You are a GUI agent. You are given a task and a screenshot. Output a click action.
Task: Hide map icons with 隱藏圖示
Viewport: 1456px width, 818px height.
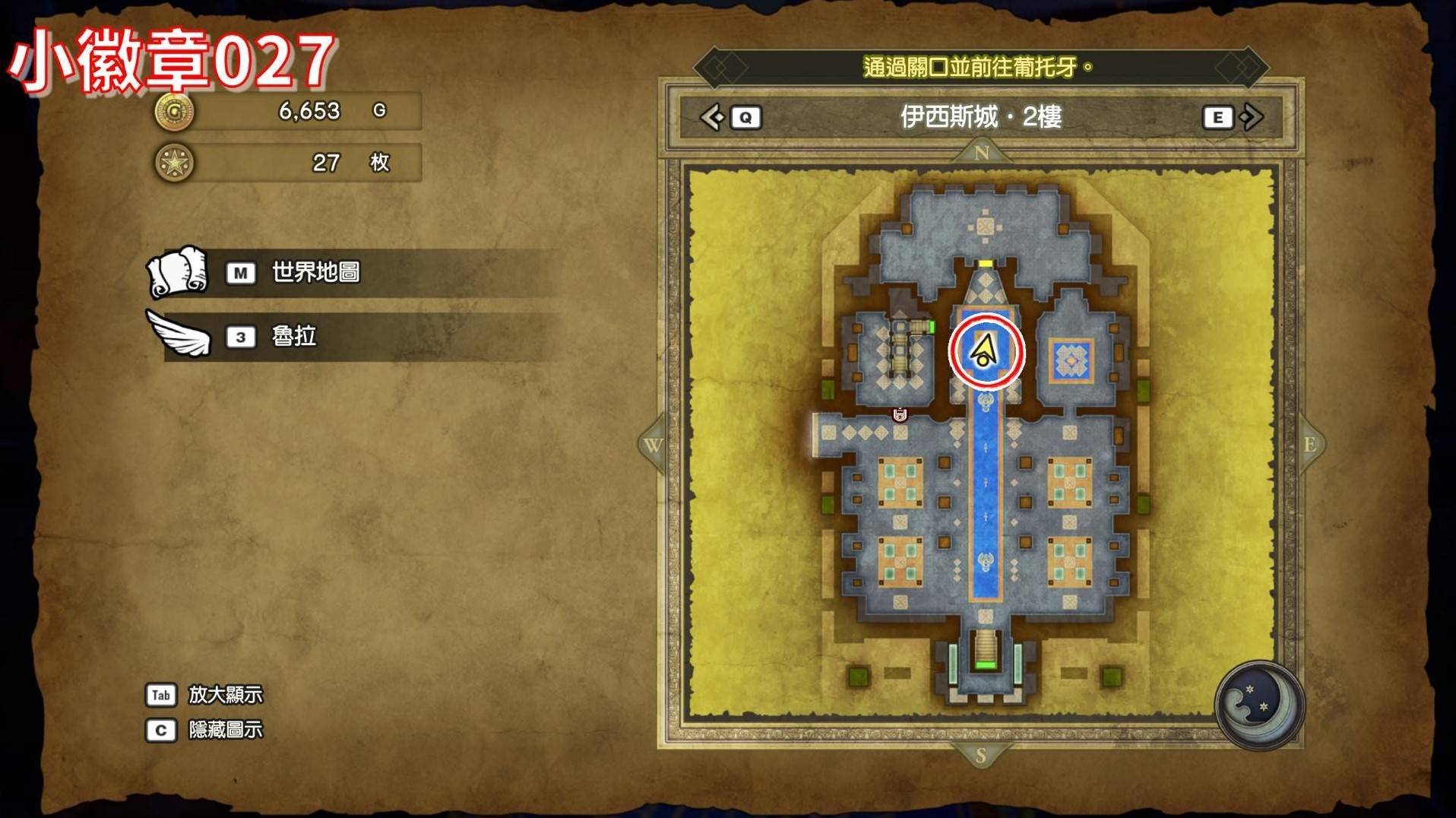click(x=225, y=730)
